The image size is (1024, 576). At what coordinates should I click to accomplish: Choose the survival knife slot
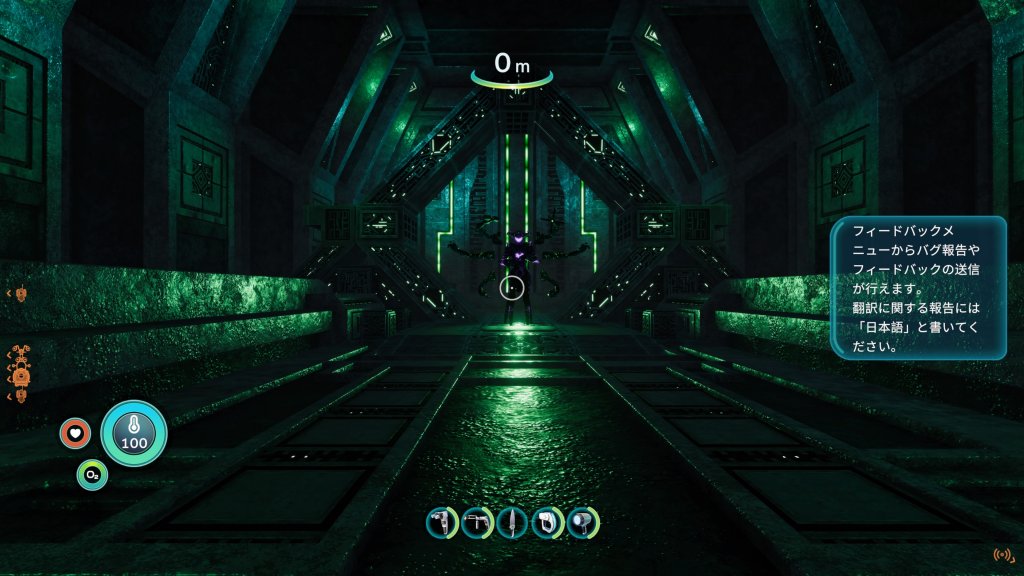(x=512, y=522)
